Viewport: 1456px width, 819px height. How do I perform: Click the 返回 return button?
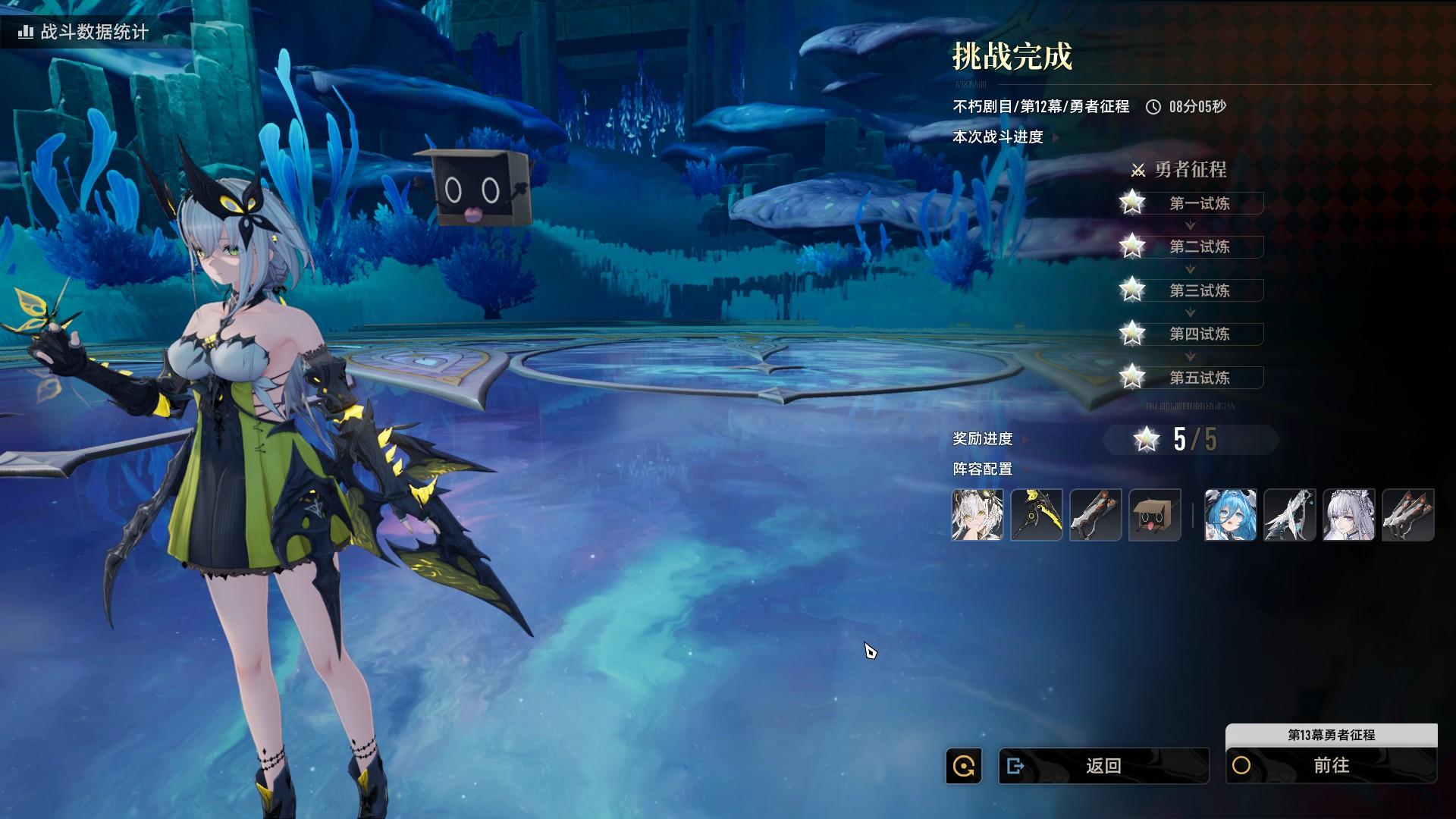pos(1103,766)
